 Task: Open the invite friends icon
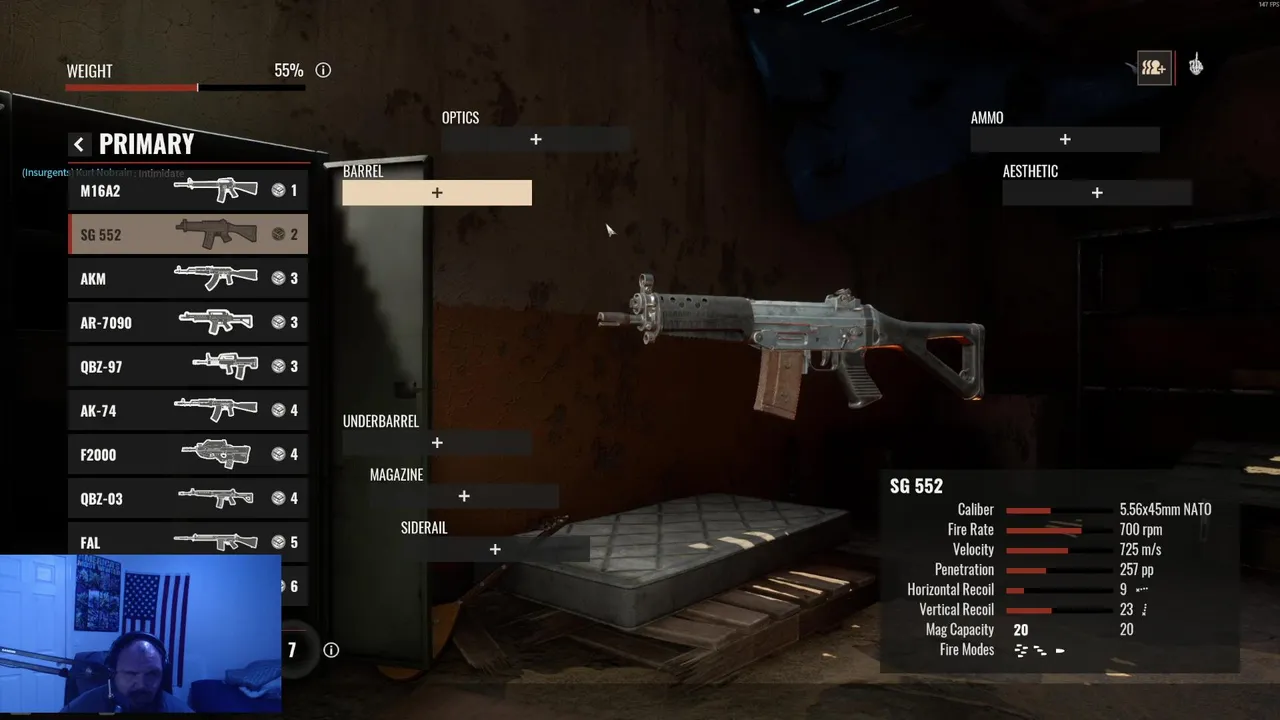click(x=1154, y=68)
